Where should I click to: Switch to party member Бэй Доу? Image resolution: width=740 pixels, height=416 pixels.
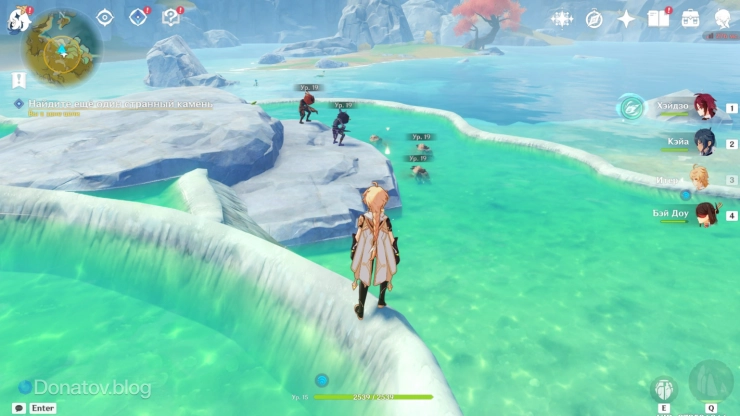coord(704,215)
